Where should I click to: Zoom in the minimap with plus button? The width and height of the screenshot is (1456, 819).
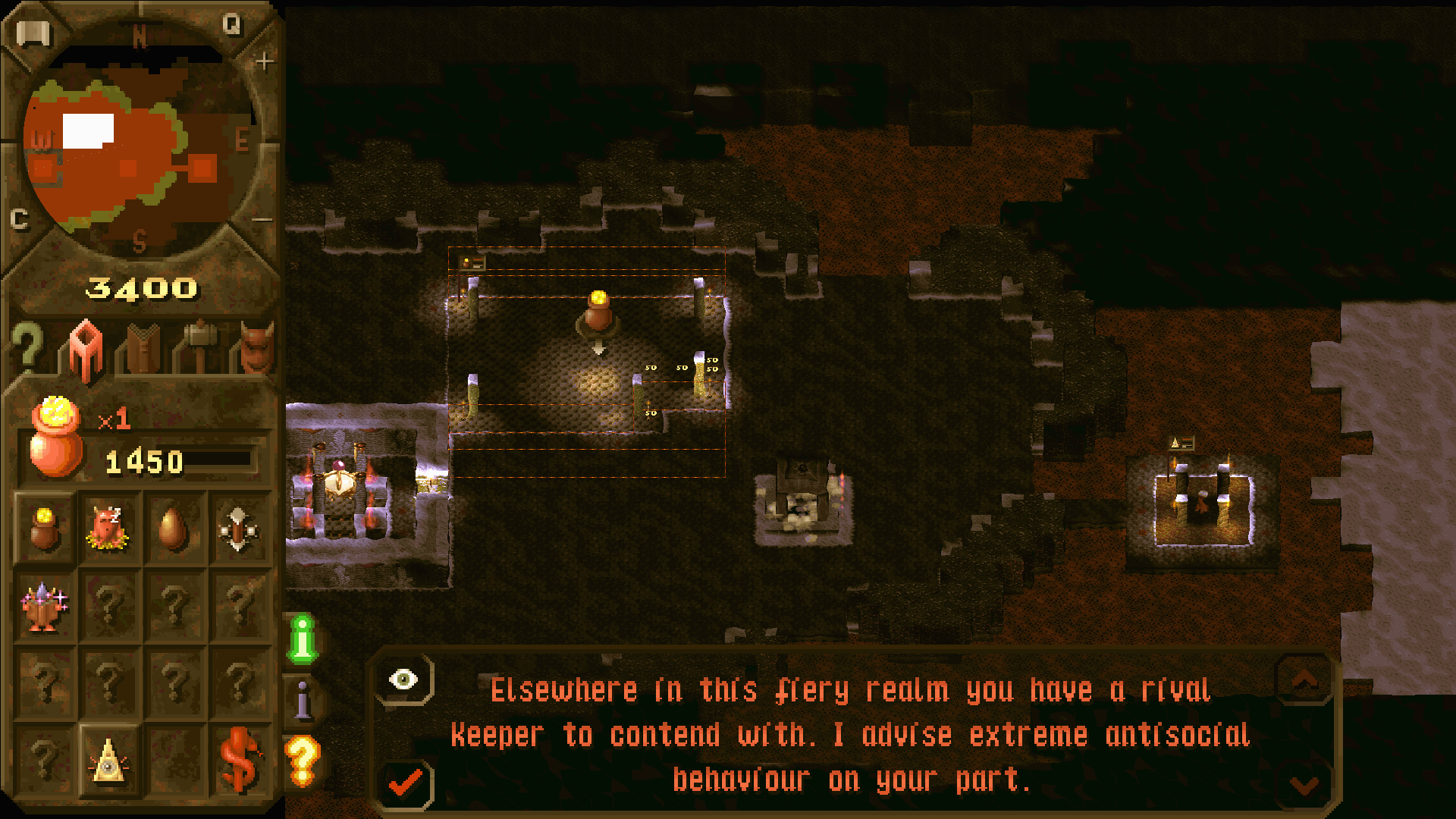[x=264, y=61]
